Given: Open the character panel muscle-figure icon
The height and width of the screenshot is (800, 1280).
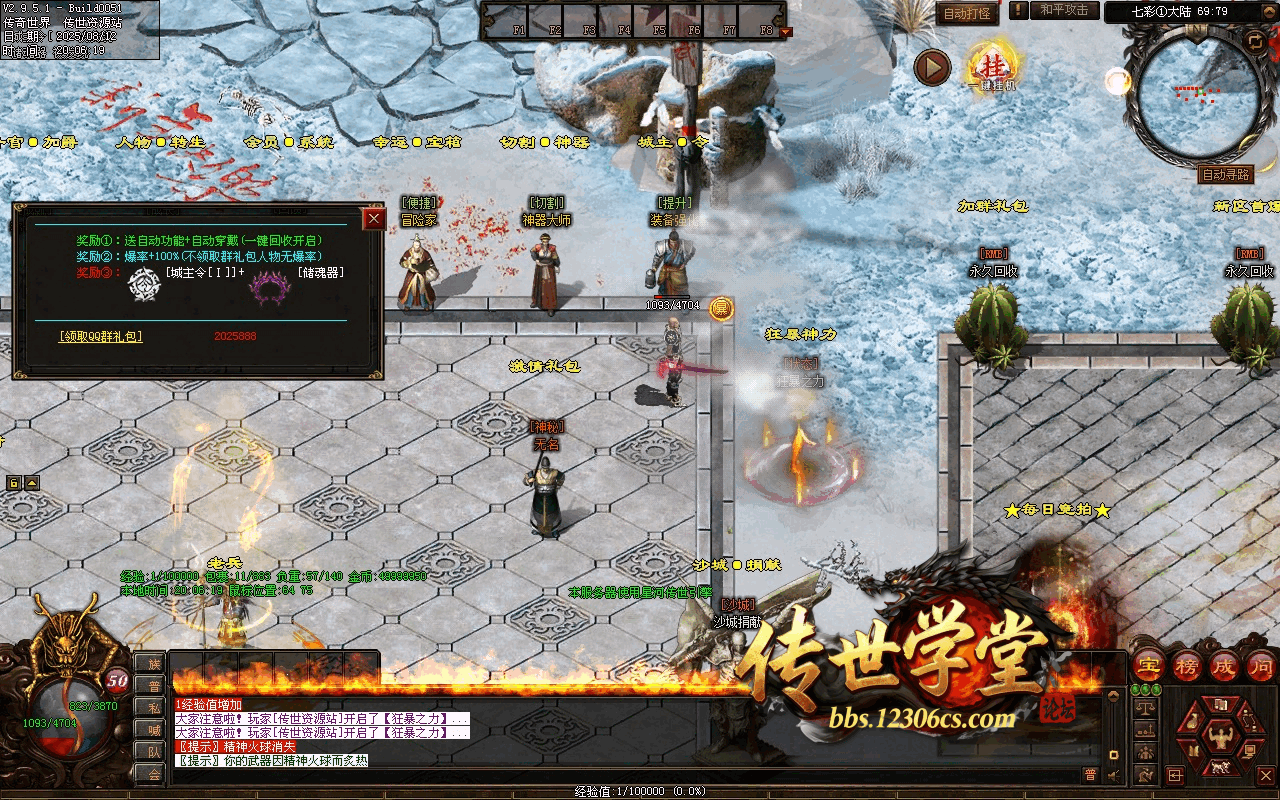Looking at the screenshot, I should [1218, 738].
